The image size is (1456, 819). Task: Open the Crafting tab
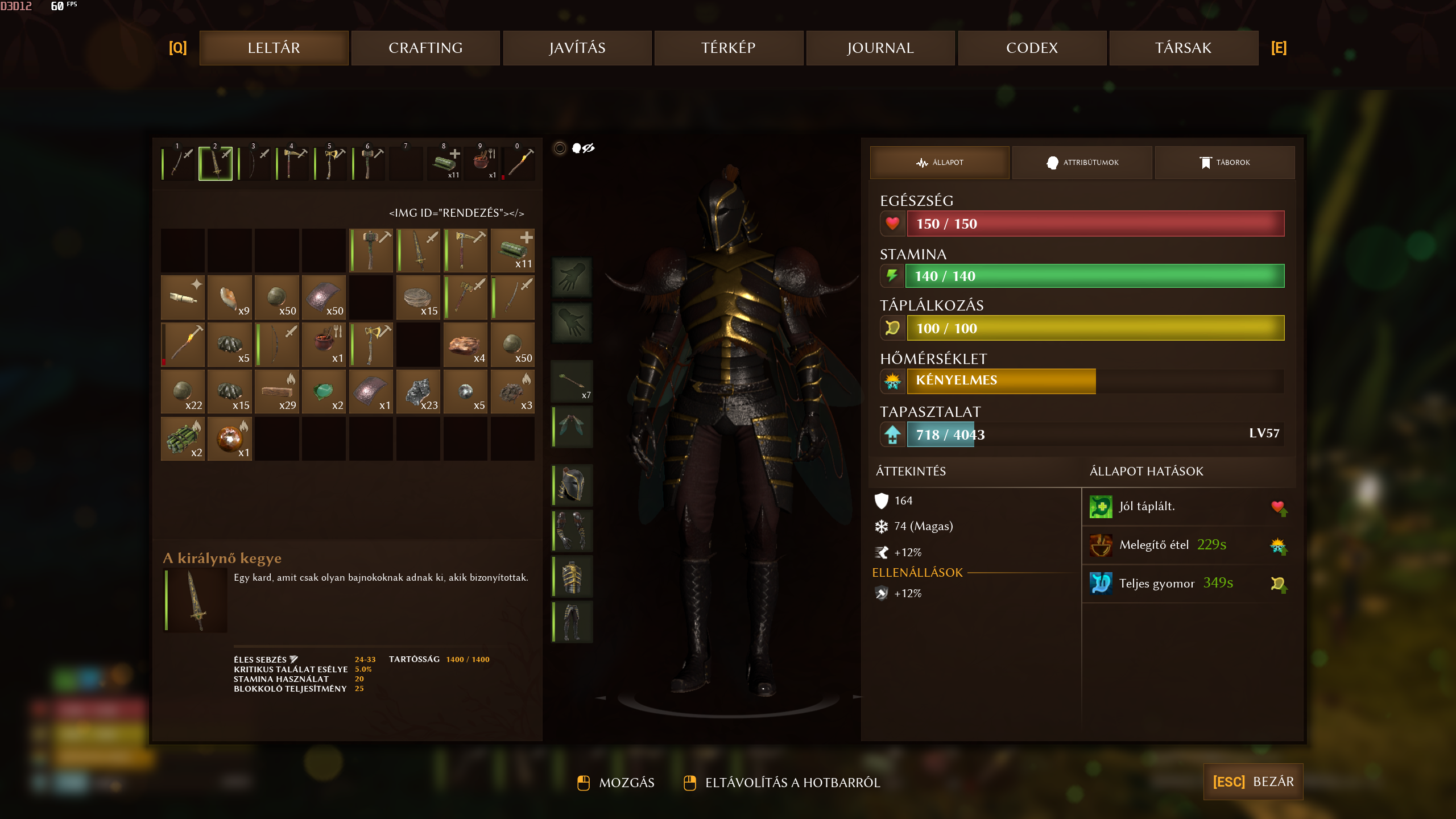425,48
